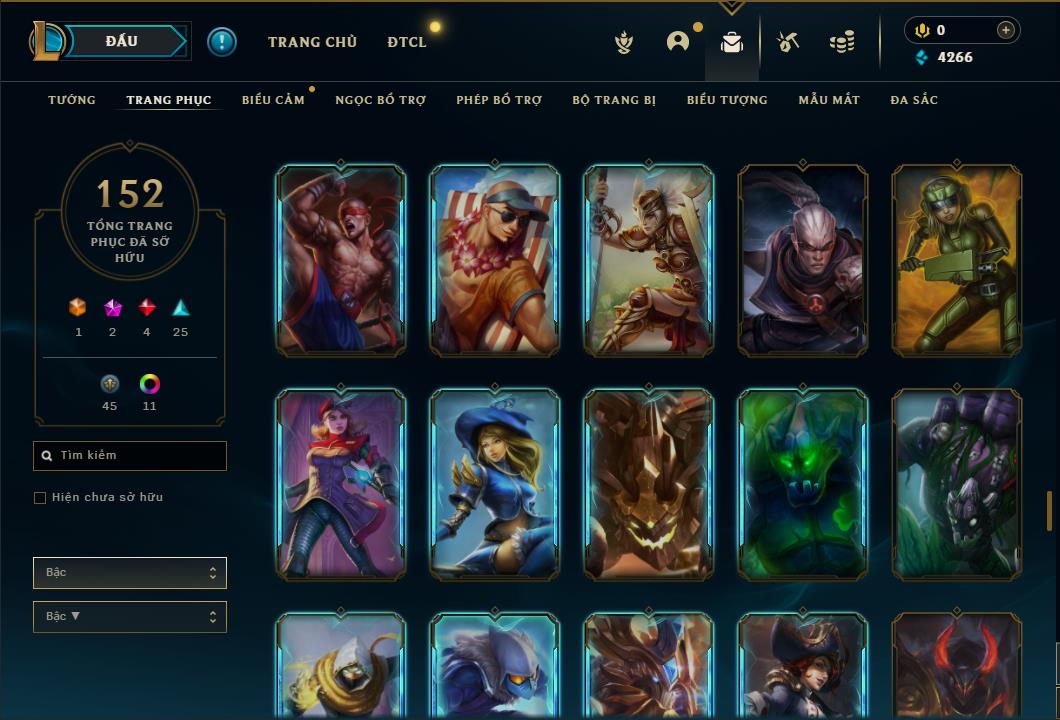Click the Tìm kiếm search box
This screenshot has width=1060, height=720.
[x=130, y=456]
